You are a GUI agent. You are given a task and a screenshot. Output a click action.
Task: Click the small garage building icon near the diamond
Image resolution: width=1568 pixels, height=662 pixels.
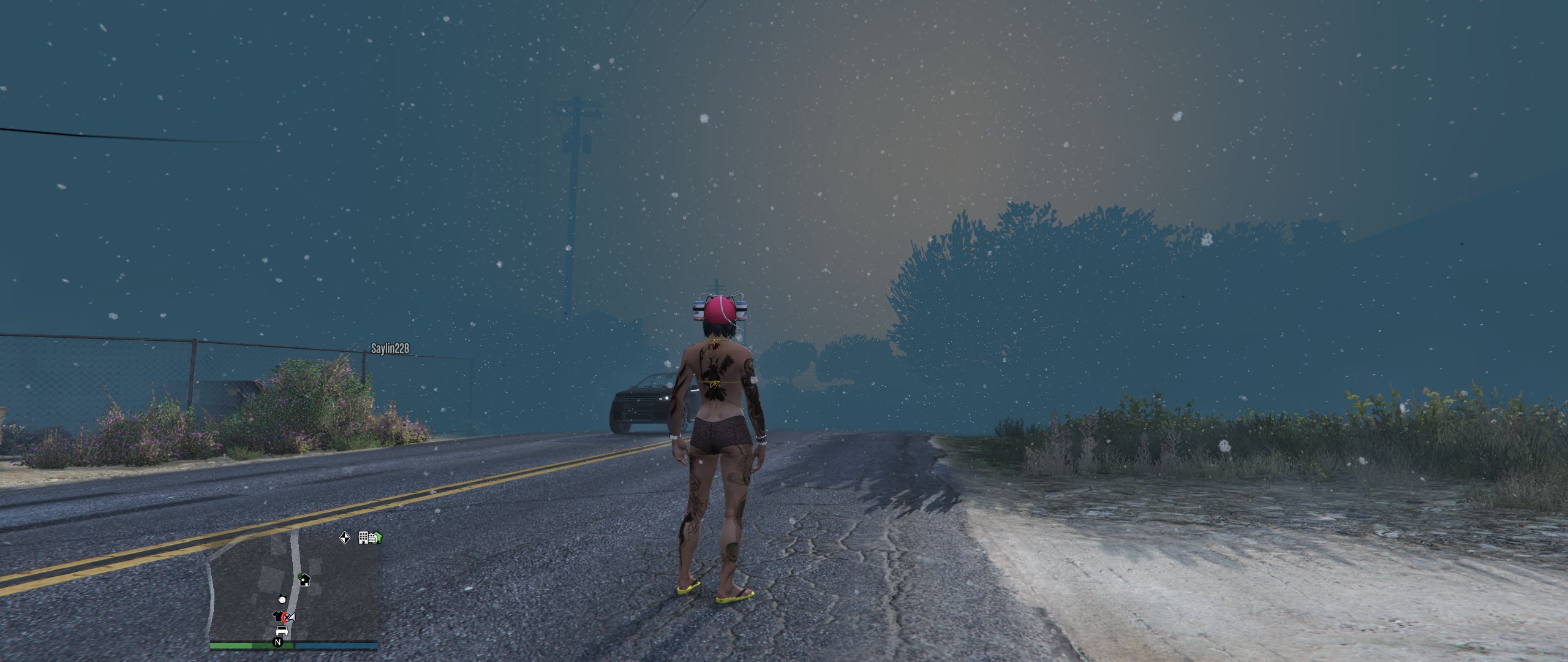tap(371, 539)
